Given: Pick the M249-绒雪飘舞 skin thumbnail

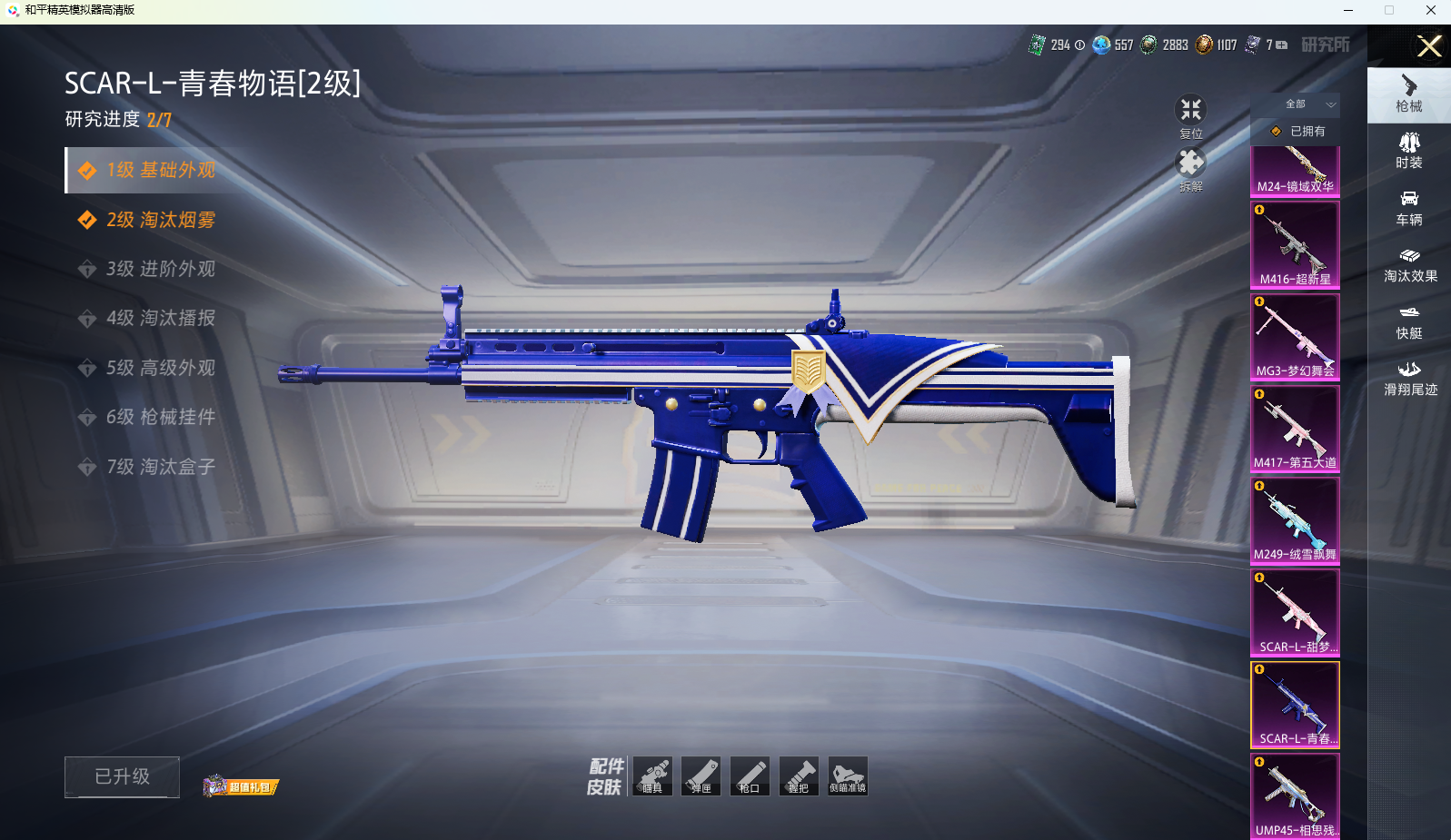Looking at the screenshot, I should [1295, 519].
